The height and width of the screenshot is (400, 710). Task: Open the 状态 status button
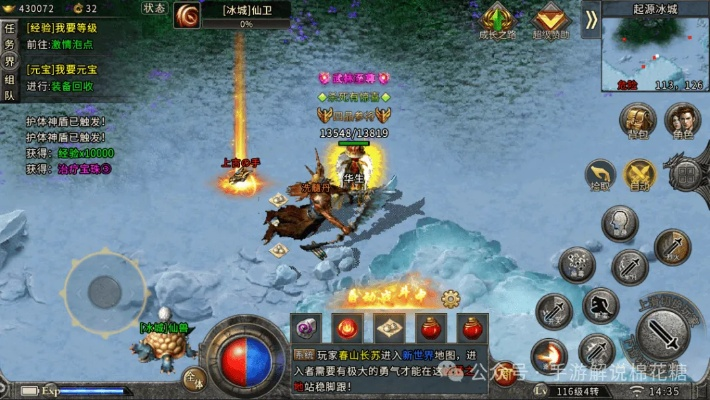[x=153, y=8]
